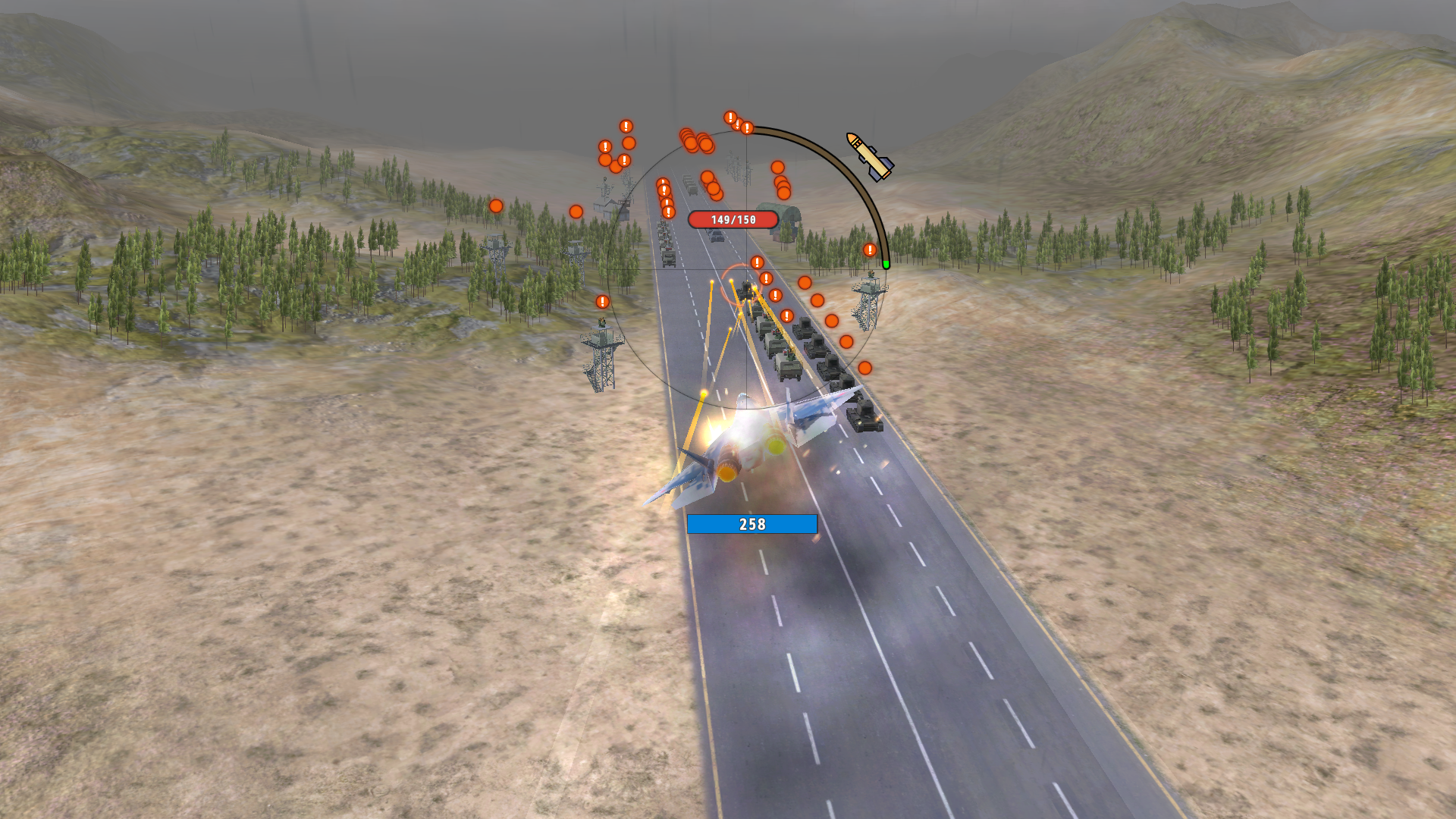Select the missile weapon icon

[868, 155]
